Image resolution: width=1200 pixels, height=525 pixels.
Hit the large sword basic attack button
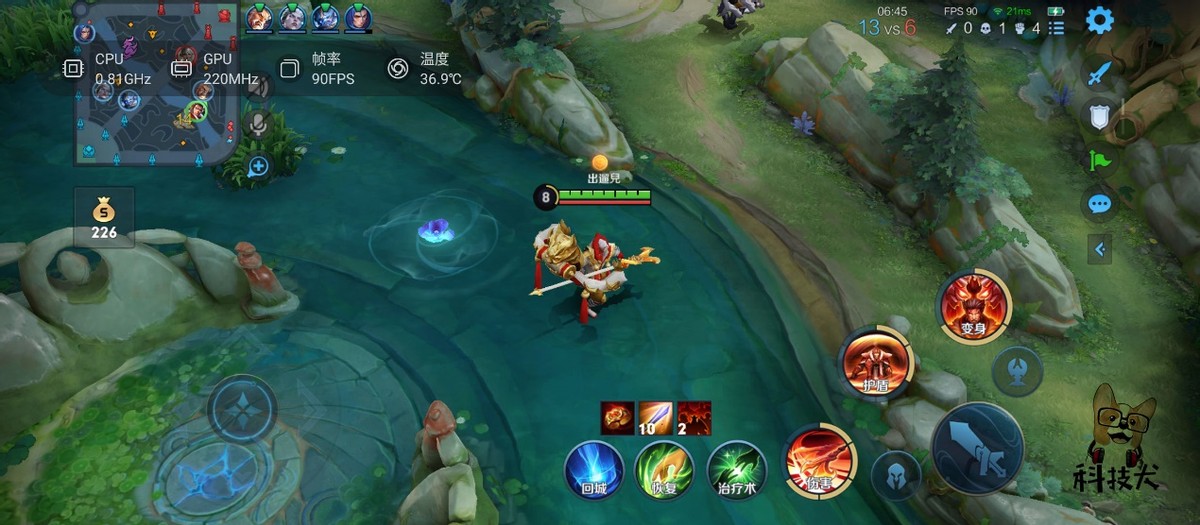point(977,448)
